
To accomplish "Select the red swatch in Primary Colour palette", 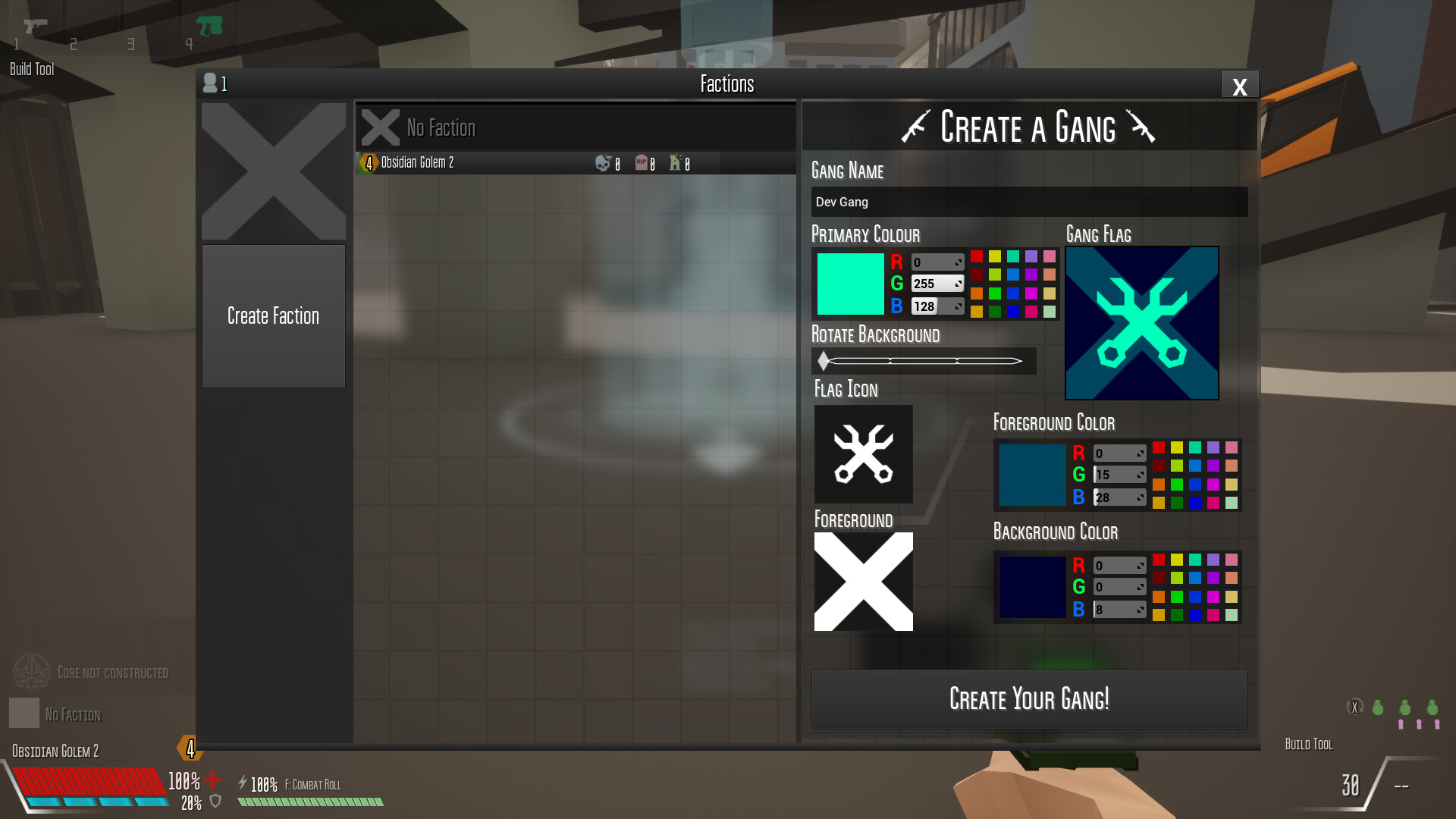I will 977,257.
